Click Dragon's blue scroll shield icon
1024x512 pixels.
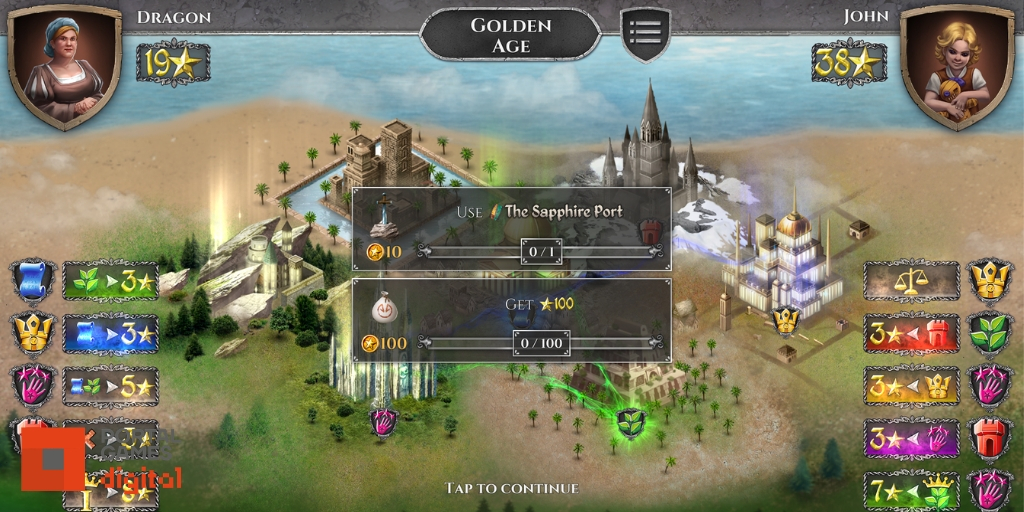point(33,281)
